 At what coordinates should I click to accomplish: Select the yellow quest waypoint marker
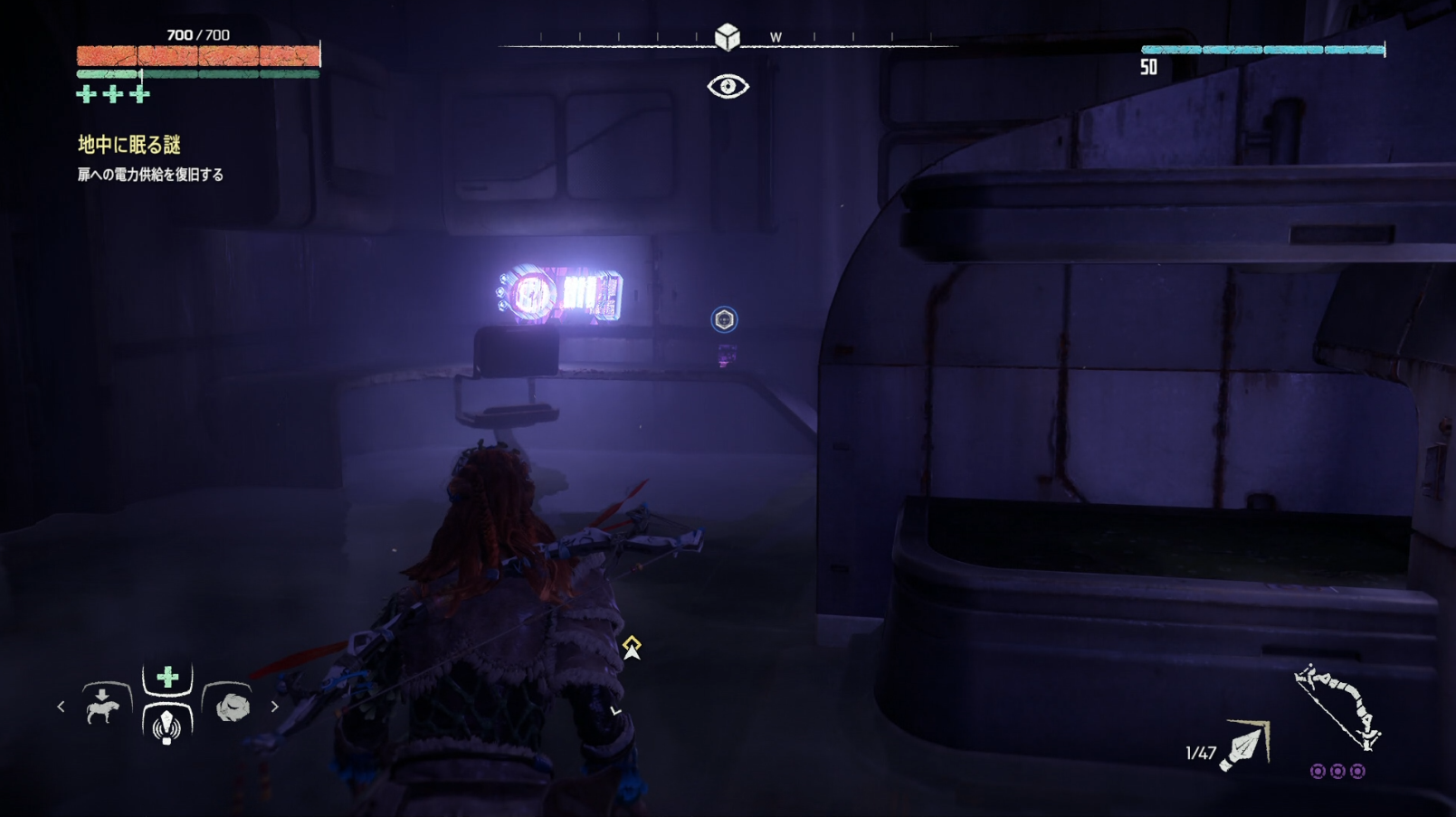[632, 646]
